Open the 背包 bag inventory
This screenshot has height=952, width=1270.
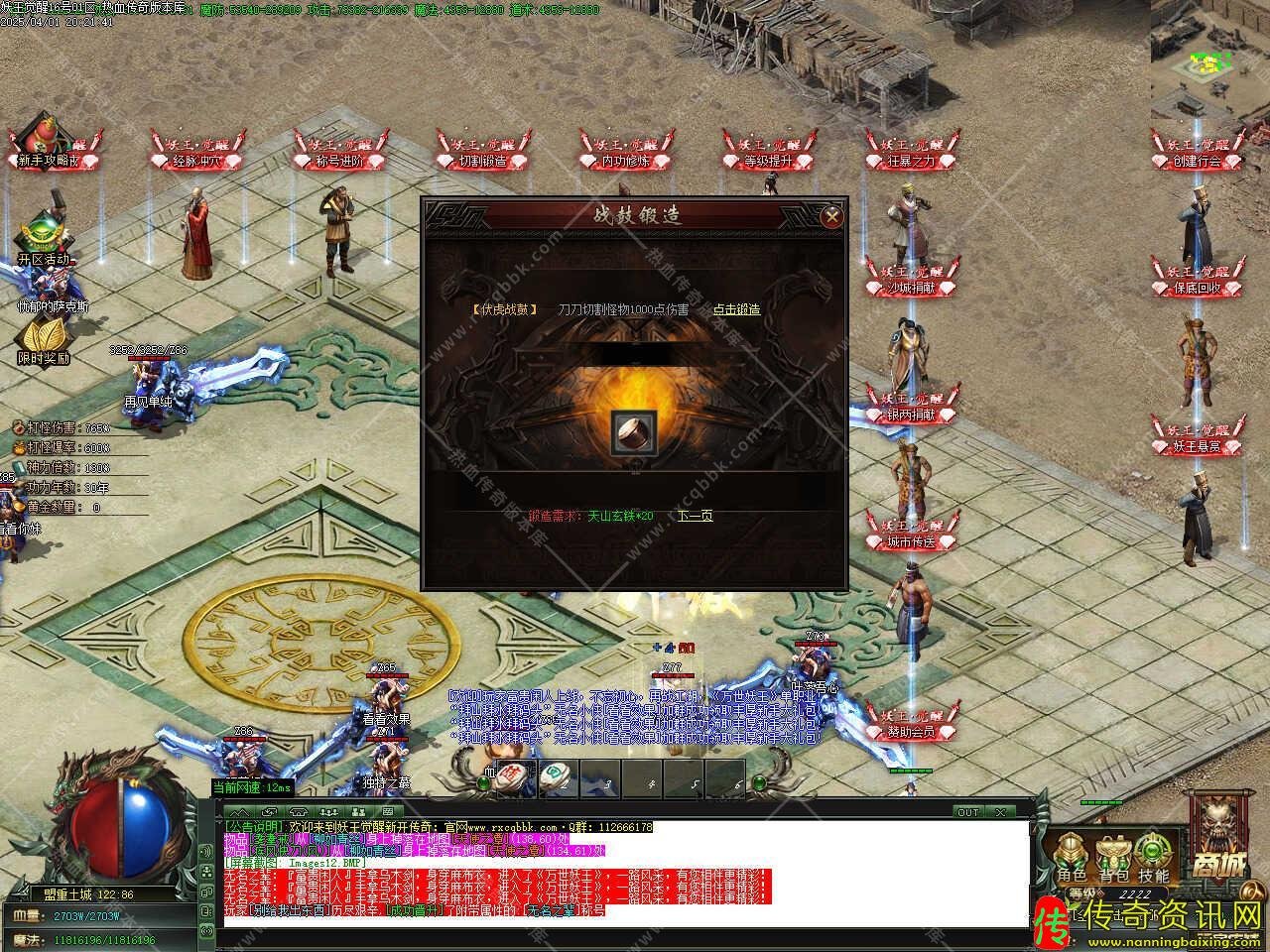pyautogui.click(x=1112, y=858)
